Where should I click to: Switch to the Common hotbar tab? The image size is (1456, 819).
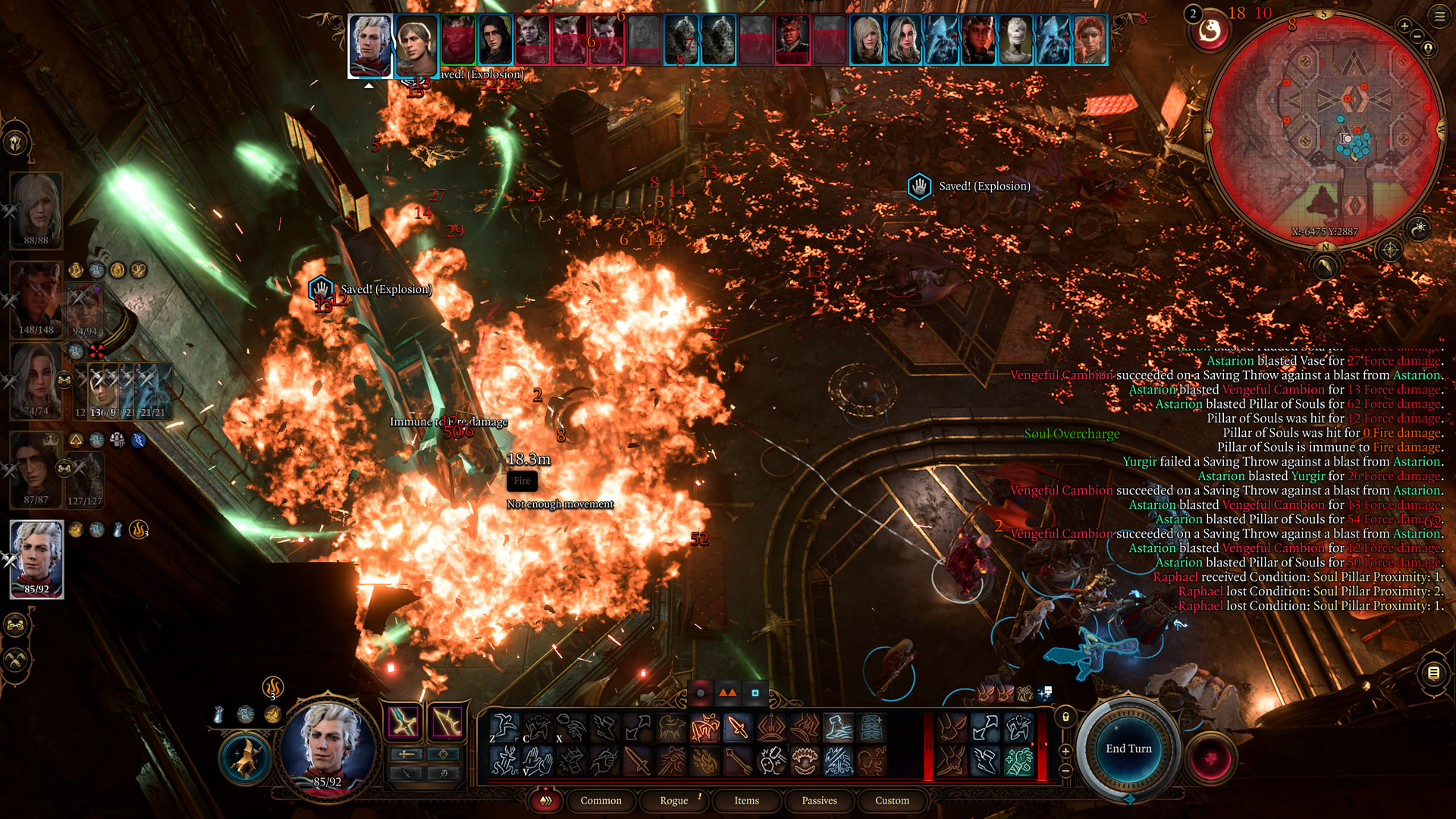click(x=601, y=800)
